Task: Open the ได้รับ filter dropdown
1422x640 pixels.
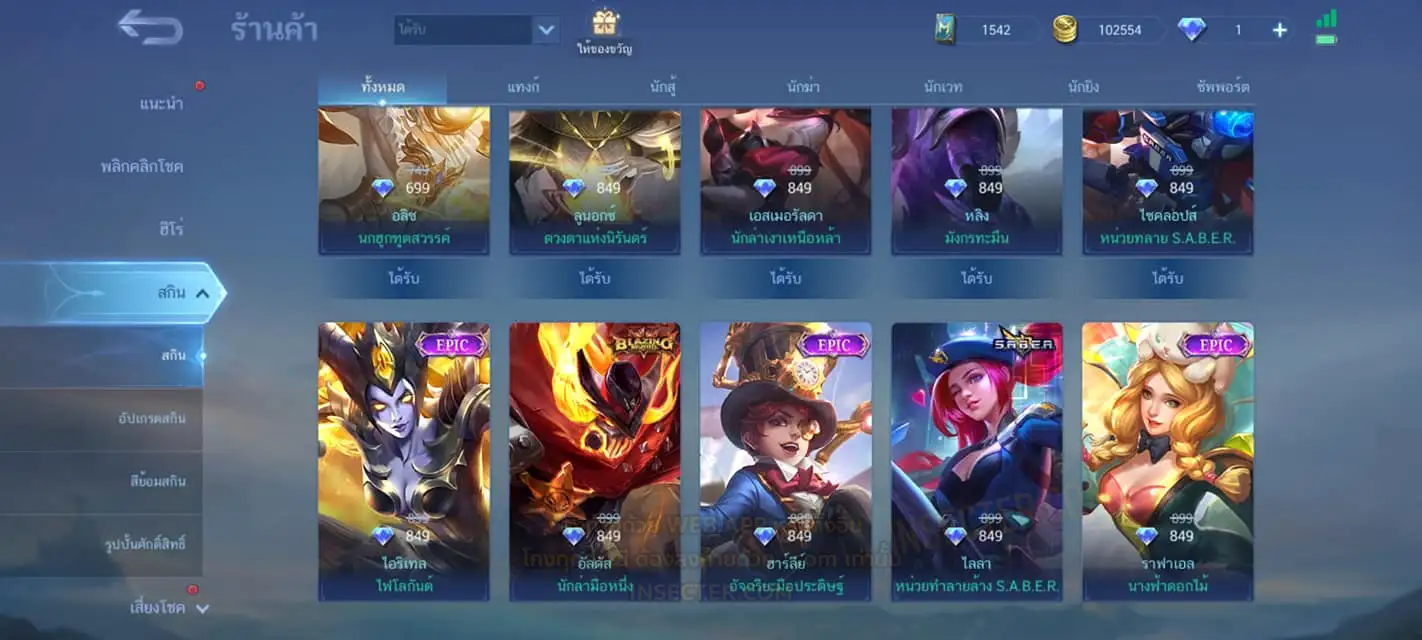Action: tap(545, 30)
